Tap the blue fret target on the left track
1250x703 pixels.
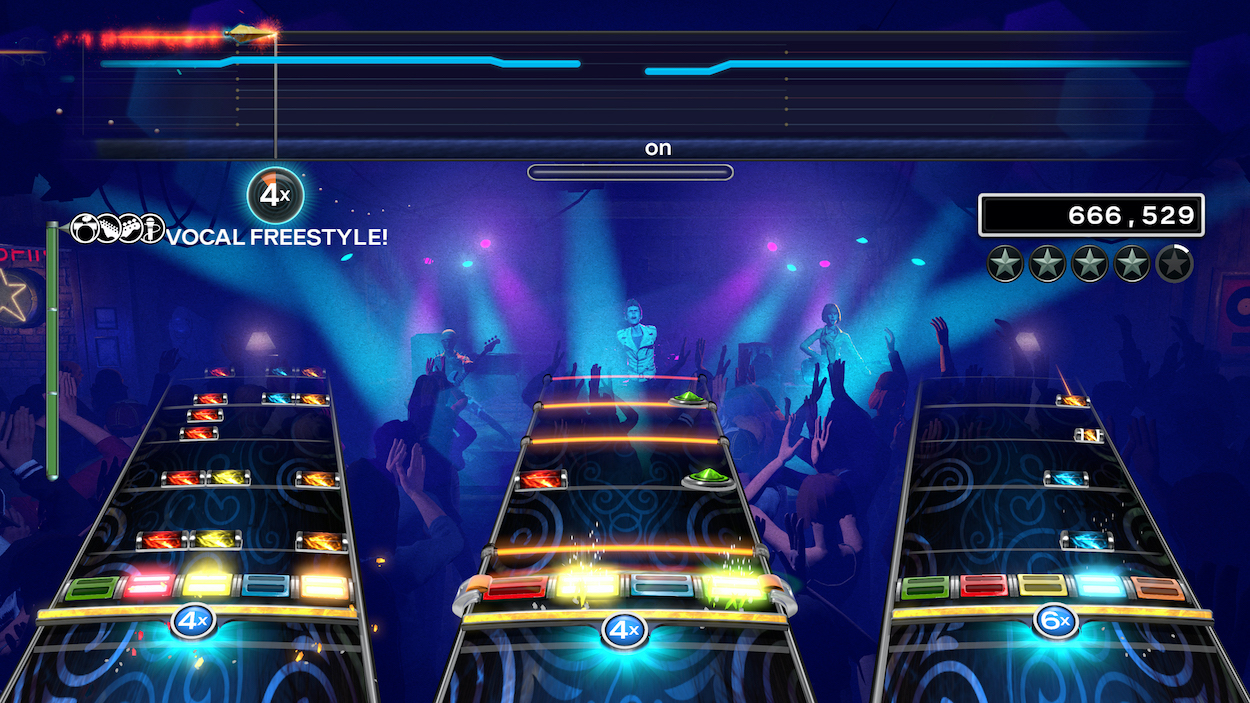coord(266,586)
